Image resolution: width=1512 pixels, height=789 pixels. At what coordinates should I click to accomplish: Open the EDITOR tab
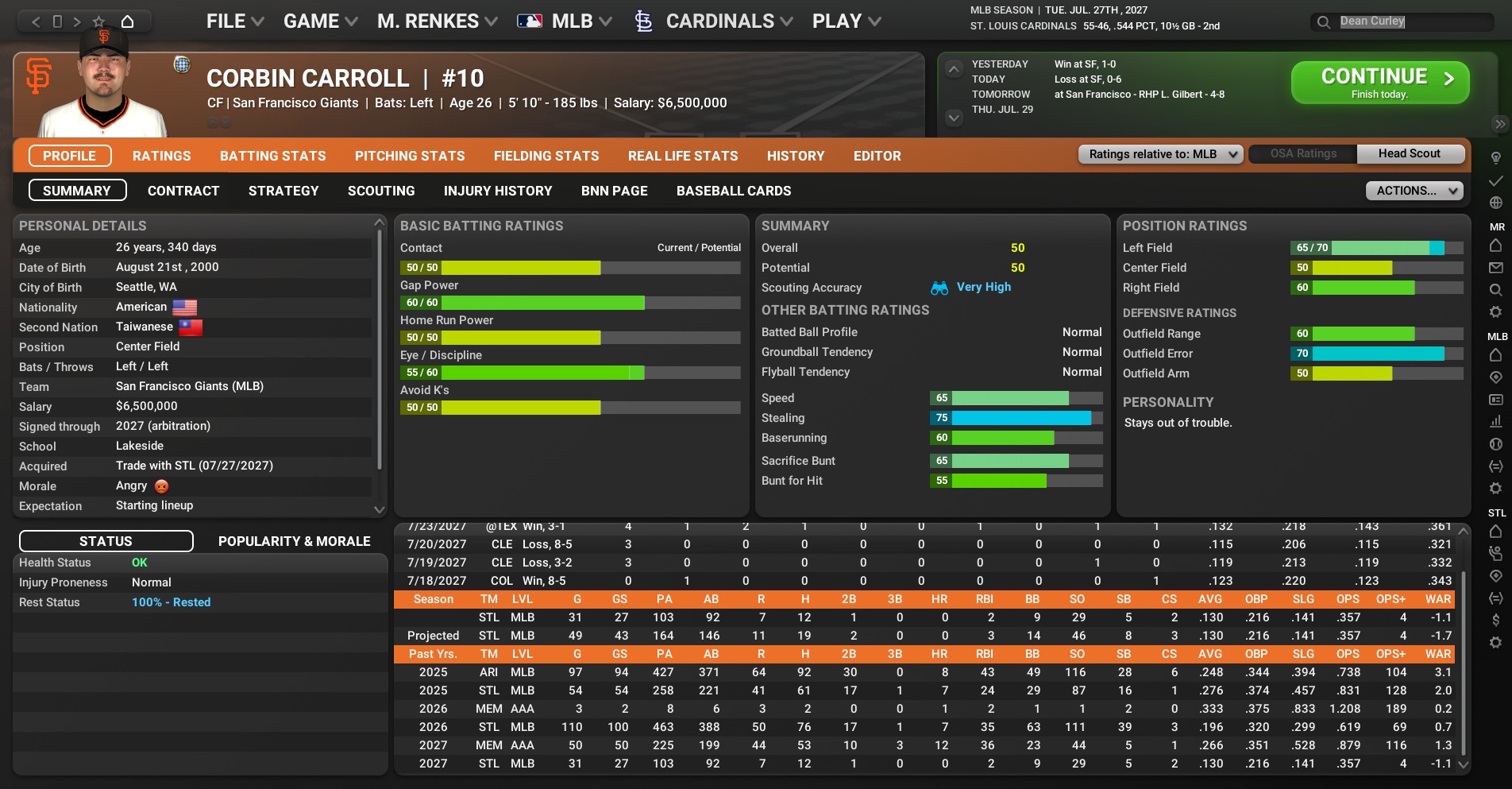point(877,156)
